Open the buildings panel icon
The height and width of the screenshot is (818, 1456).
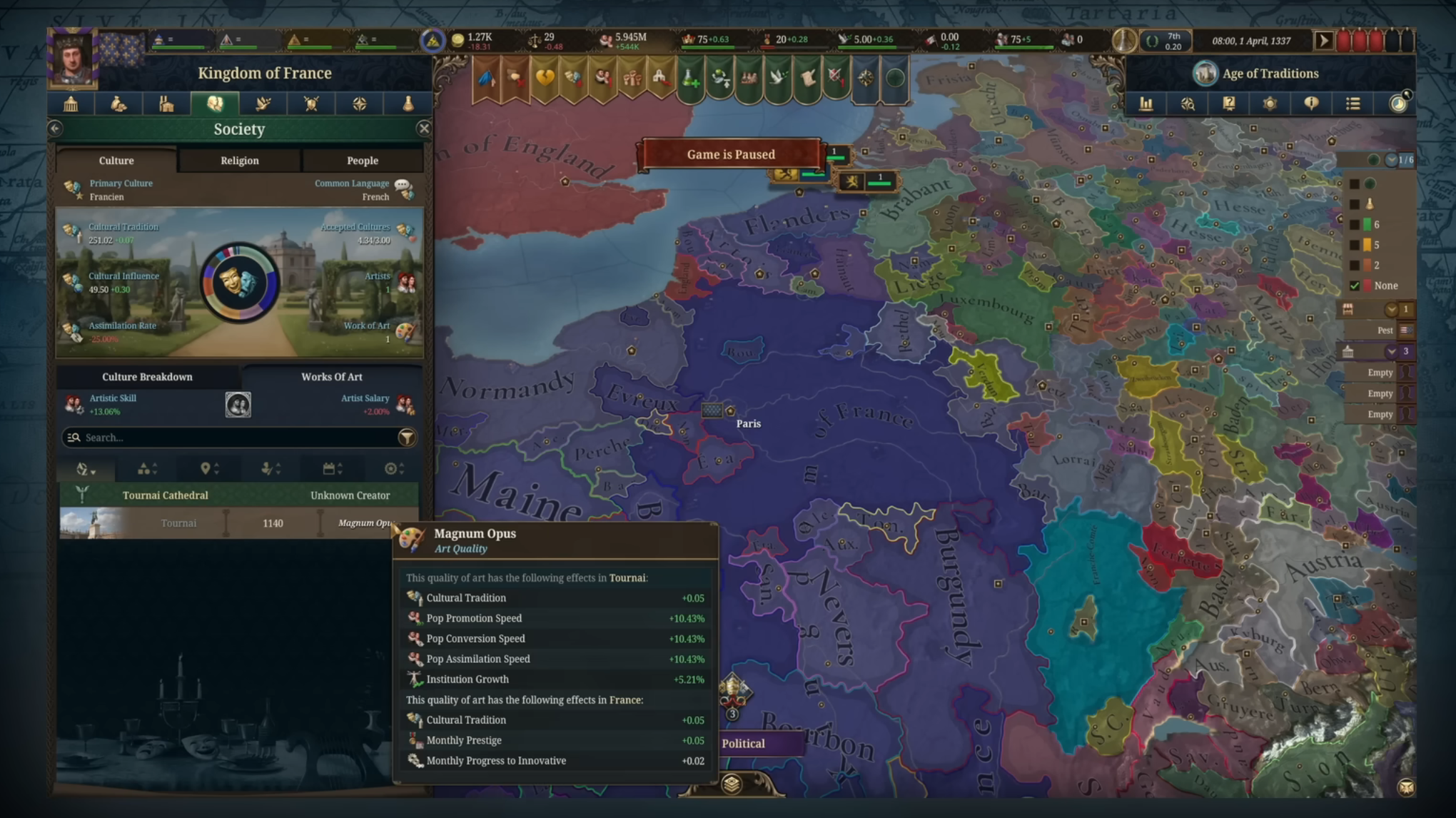pos(167,103)
